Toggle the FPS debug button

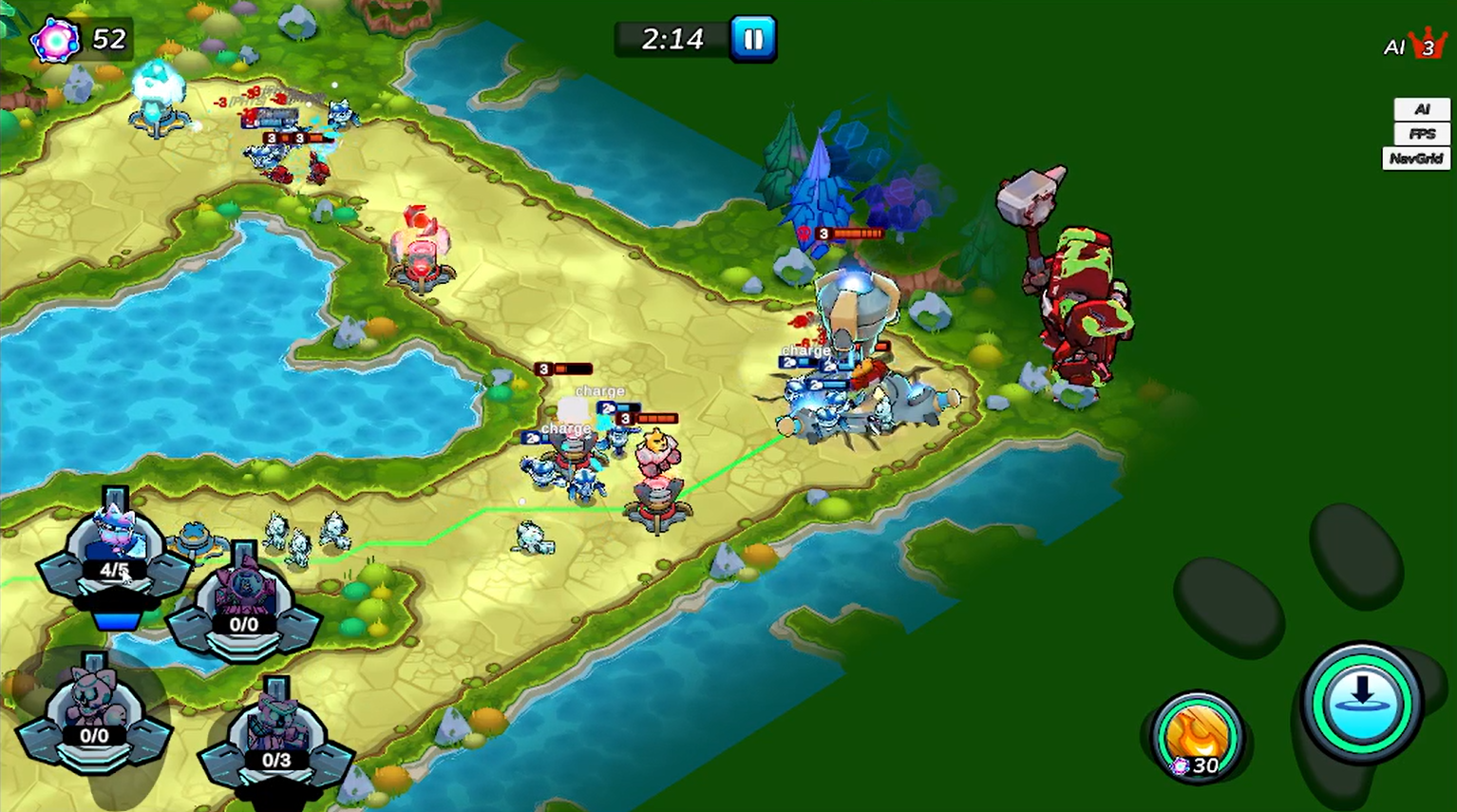1421,134
